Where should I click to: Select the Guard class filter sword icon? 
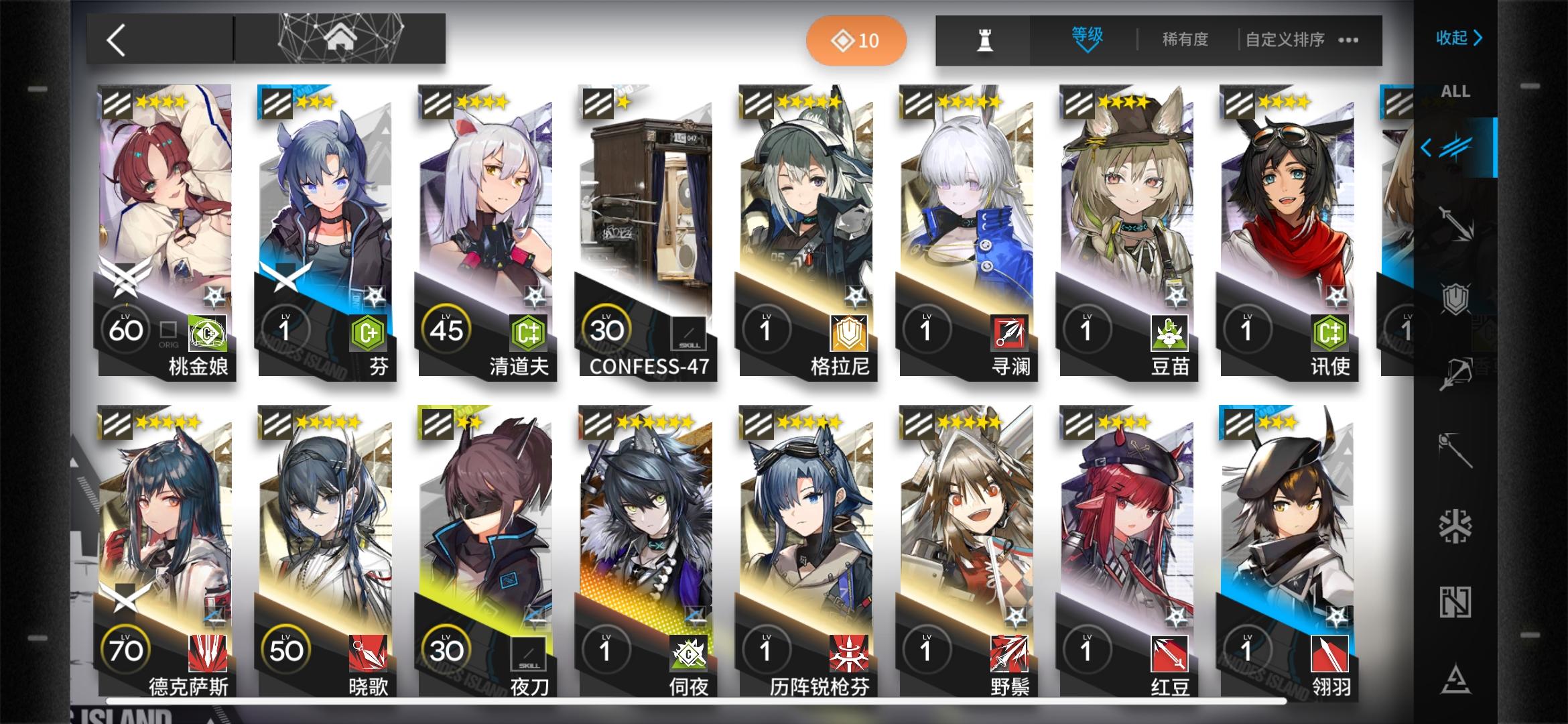pyautogui.click(x=1454, y=221)
